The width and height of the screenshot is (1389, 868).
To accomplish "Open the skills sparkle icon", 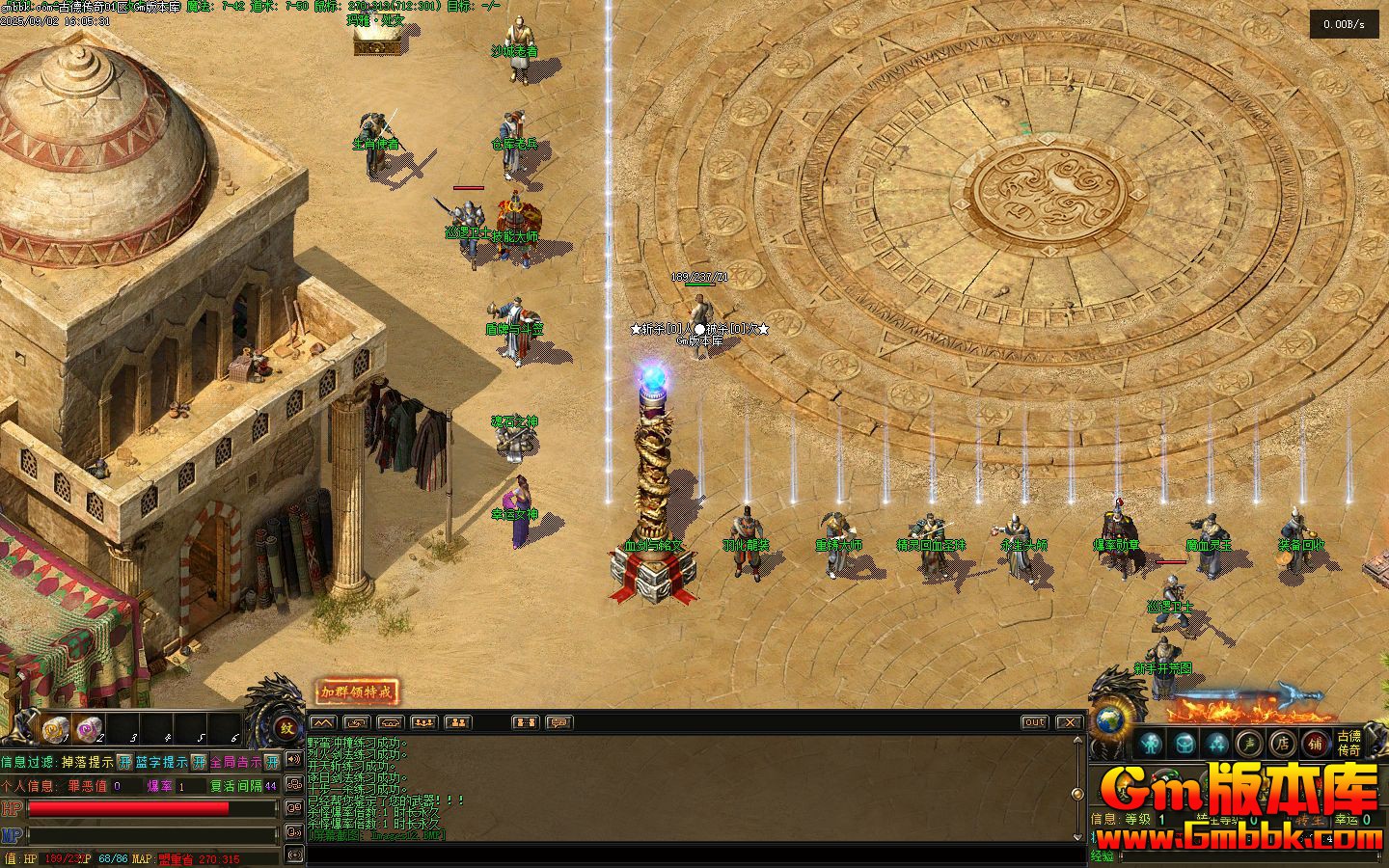I will 1217,744.
